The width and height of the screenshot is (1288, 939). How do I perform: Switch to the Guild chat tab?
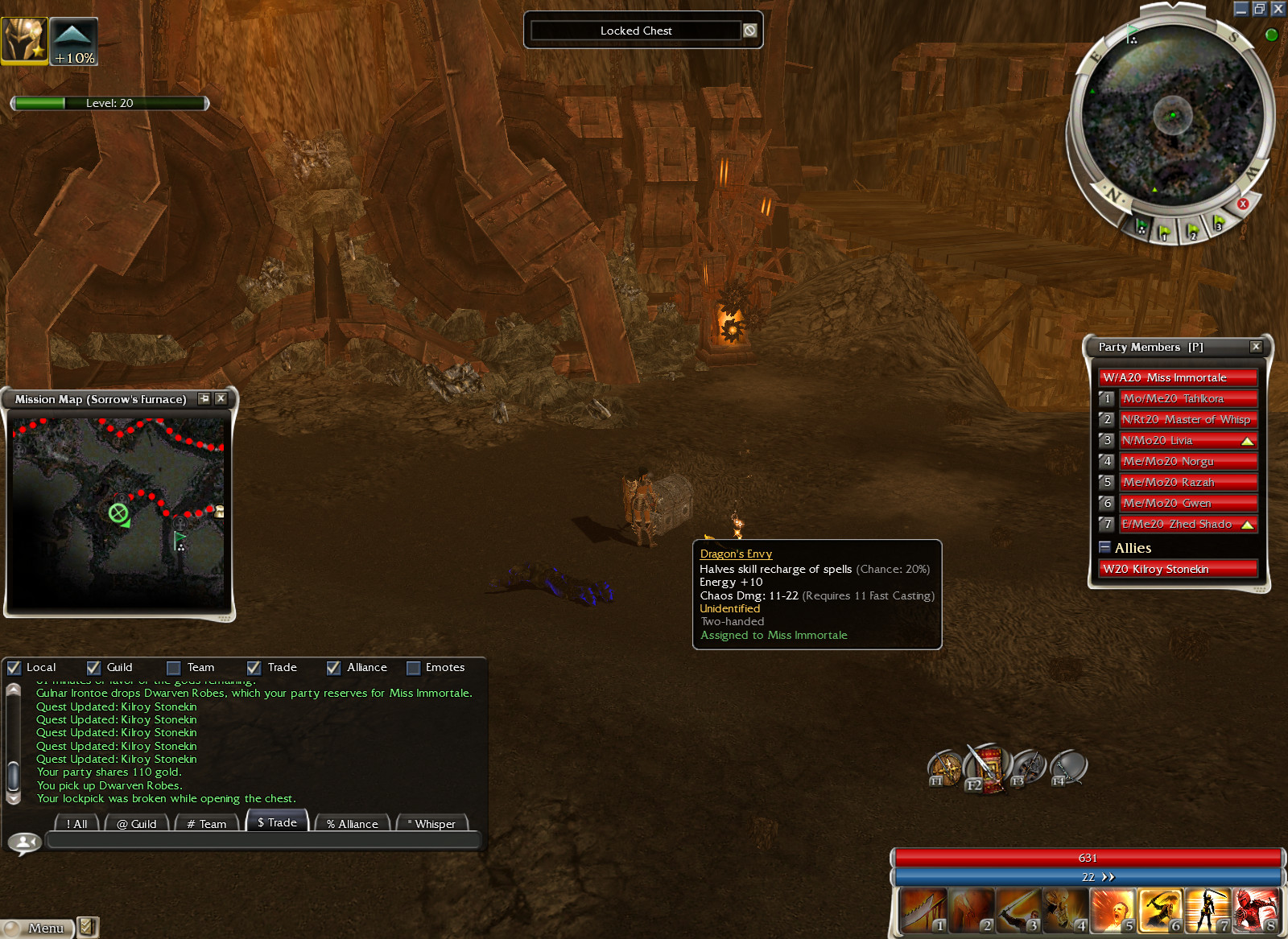pos(137,824)
